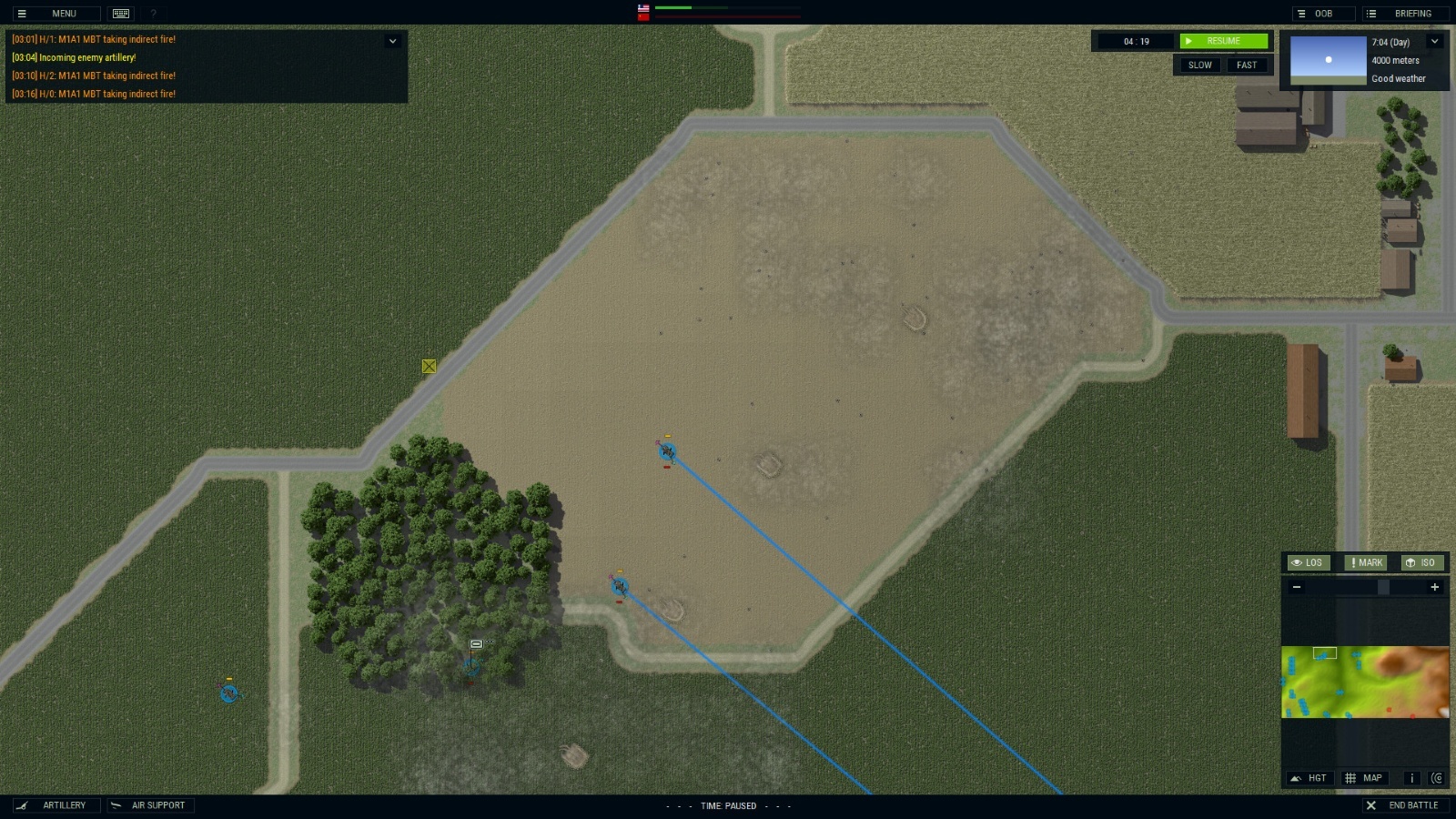
Task: Select the ARTILLERY support icon
Action: click(55, 804)
